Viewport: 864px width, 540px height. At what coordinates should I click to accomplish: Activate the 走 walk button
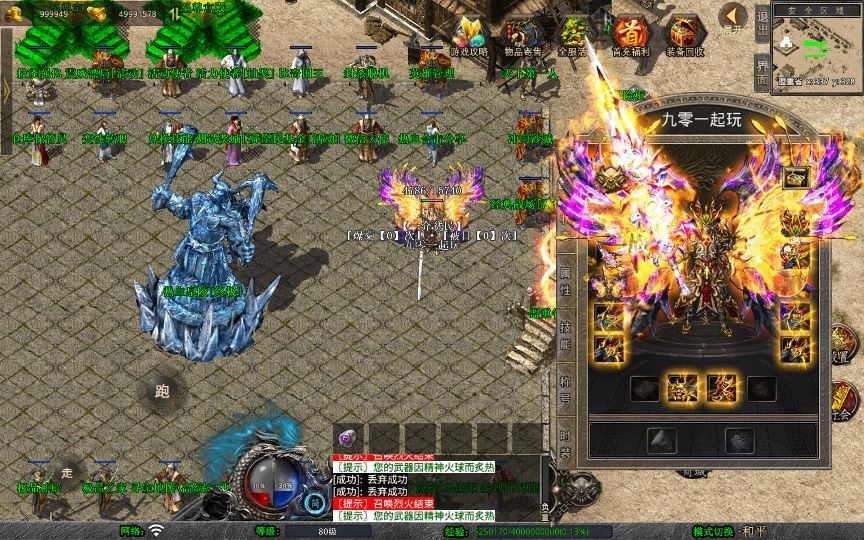pos(68,472)
